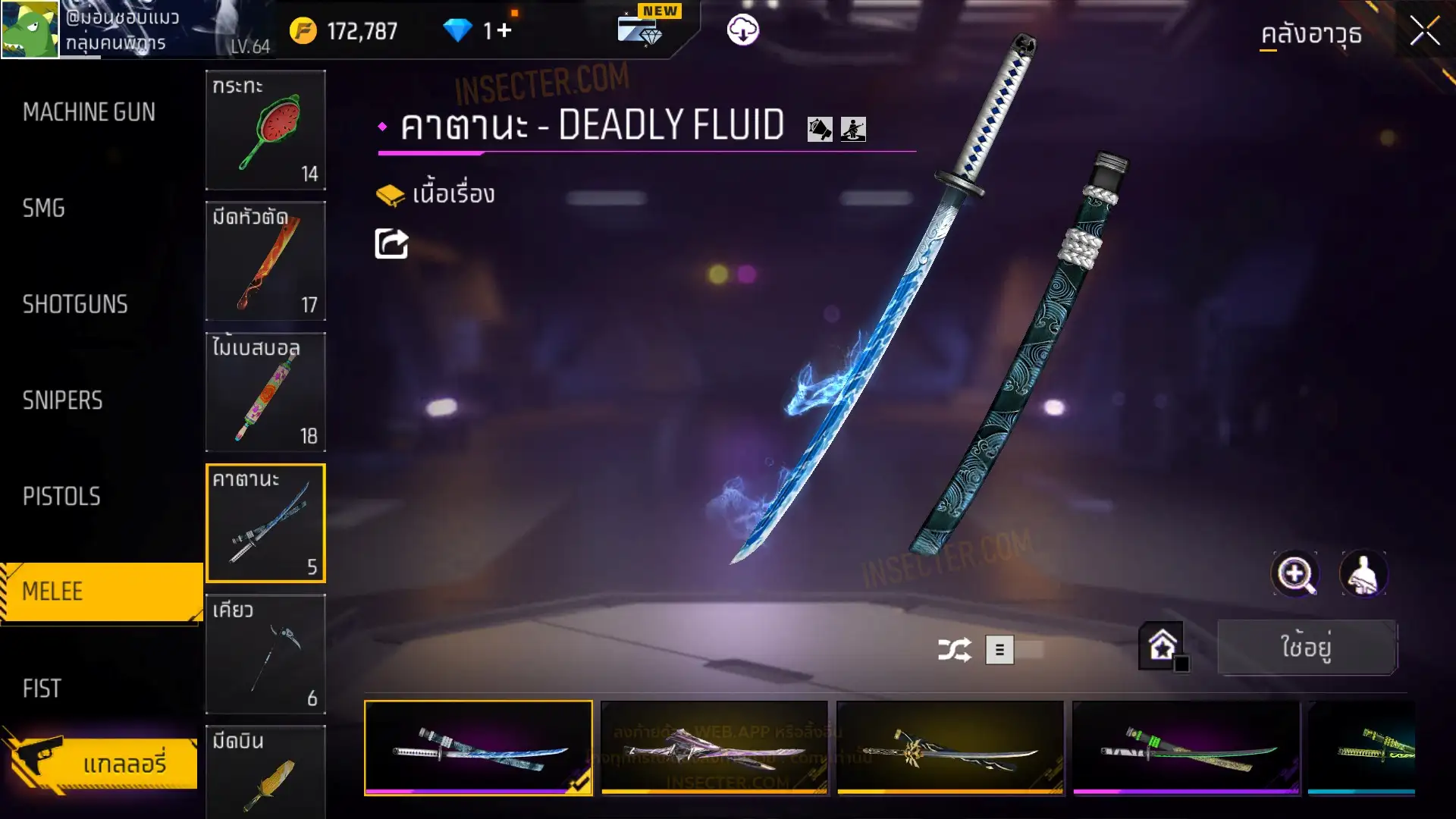The image size is (1456, 819).
Task: Click the home star icon
Action: click(1162, 646)
